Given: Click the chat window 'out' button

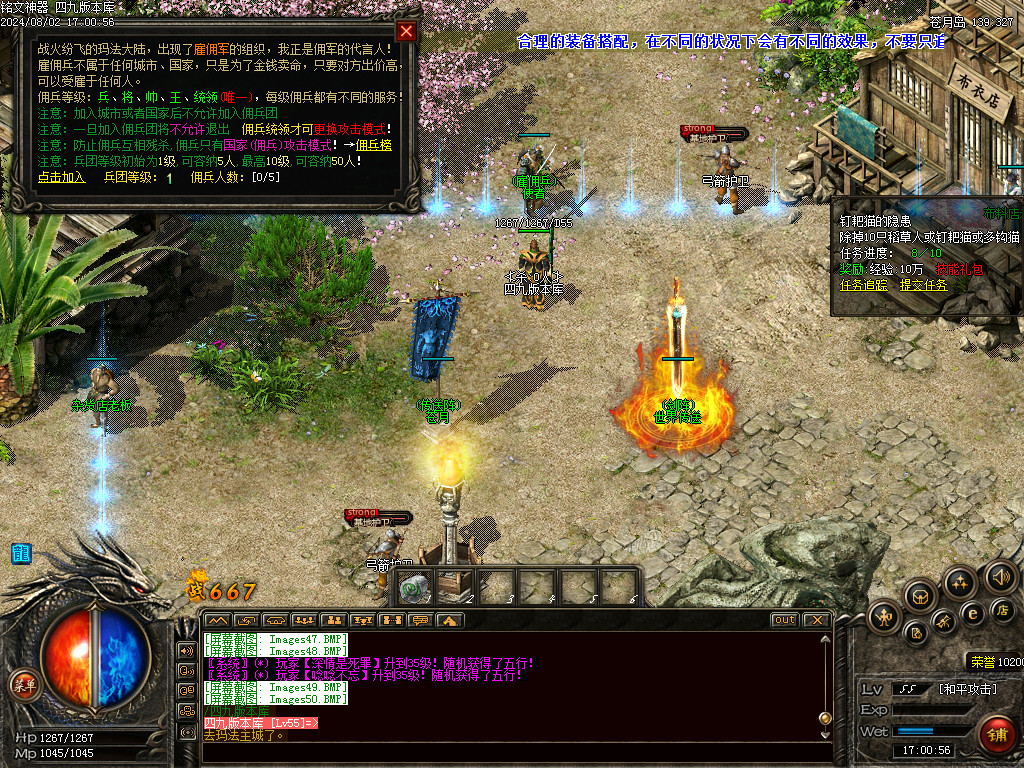Looking at the screenshot, I should [785, 620].
